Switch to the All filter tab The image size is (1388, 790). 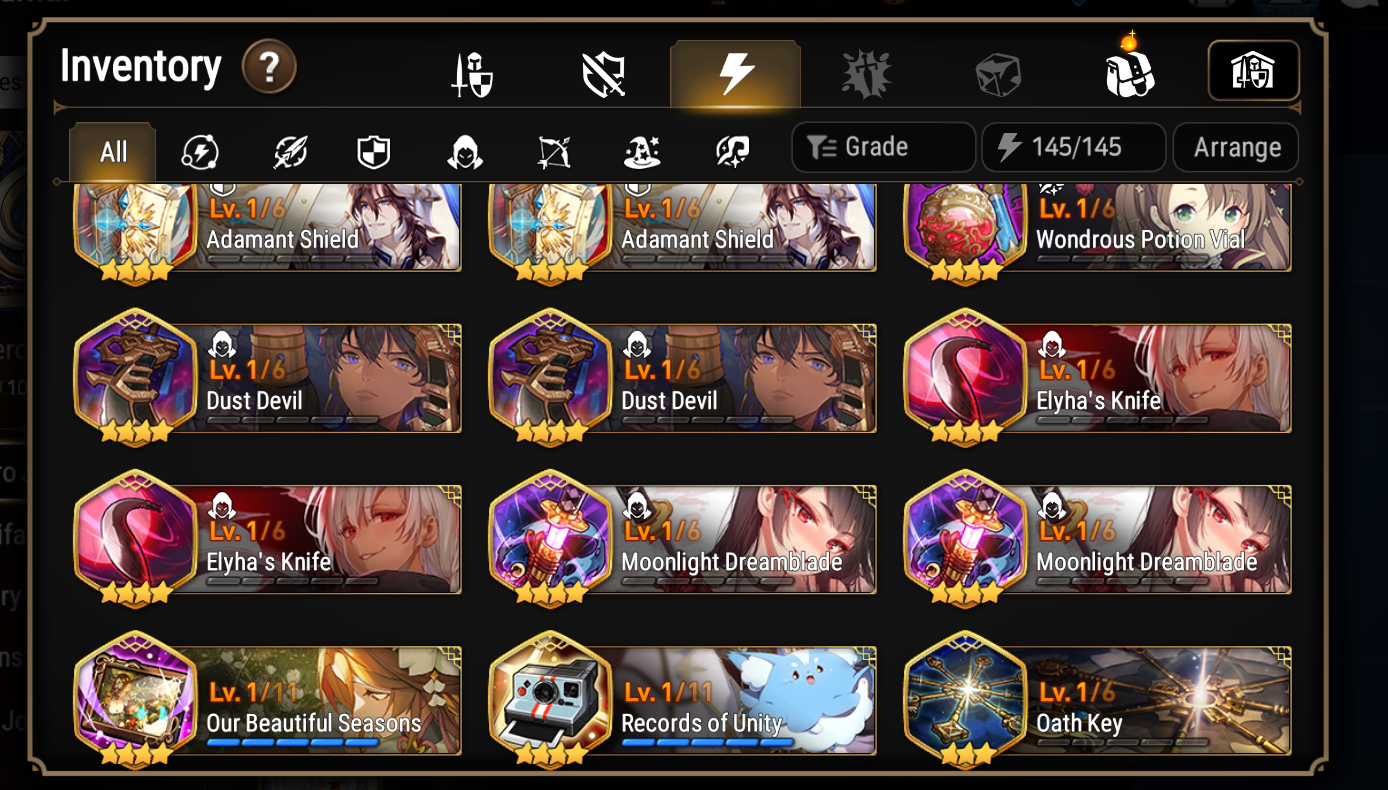112,151
